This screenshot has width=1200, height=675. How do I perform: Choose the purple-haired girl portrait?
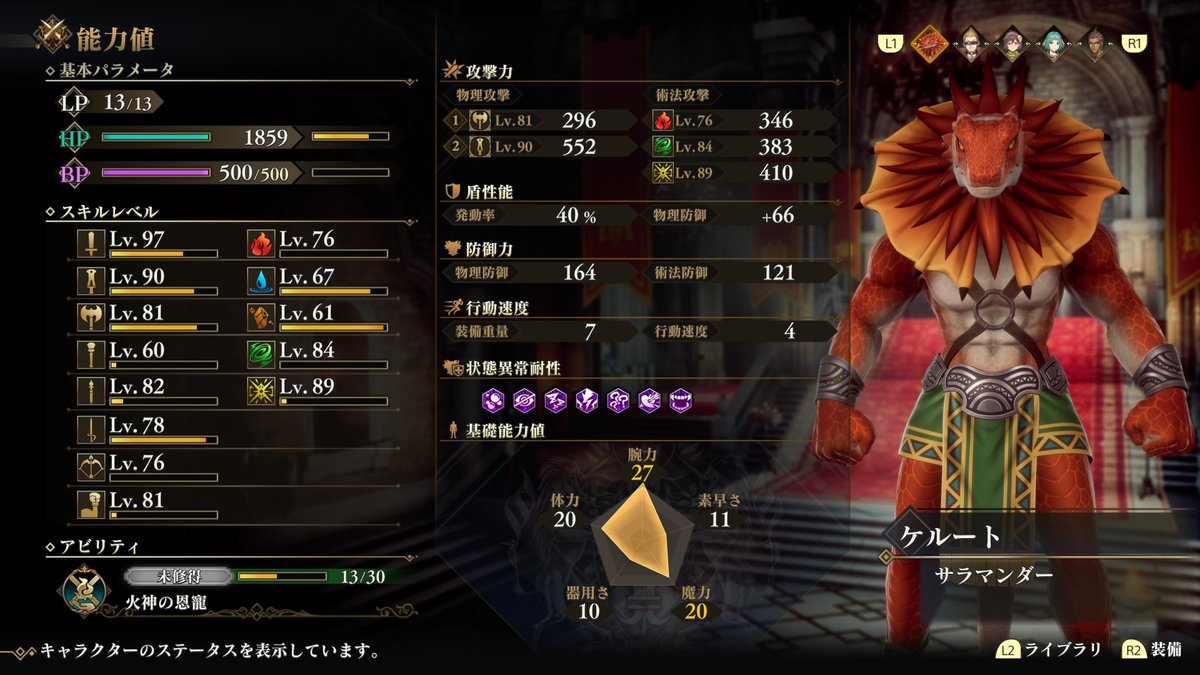1013,43
